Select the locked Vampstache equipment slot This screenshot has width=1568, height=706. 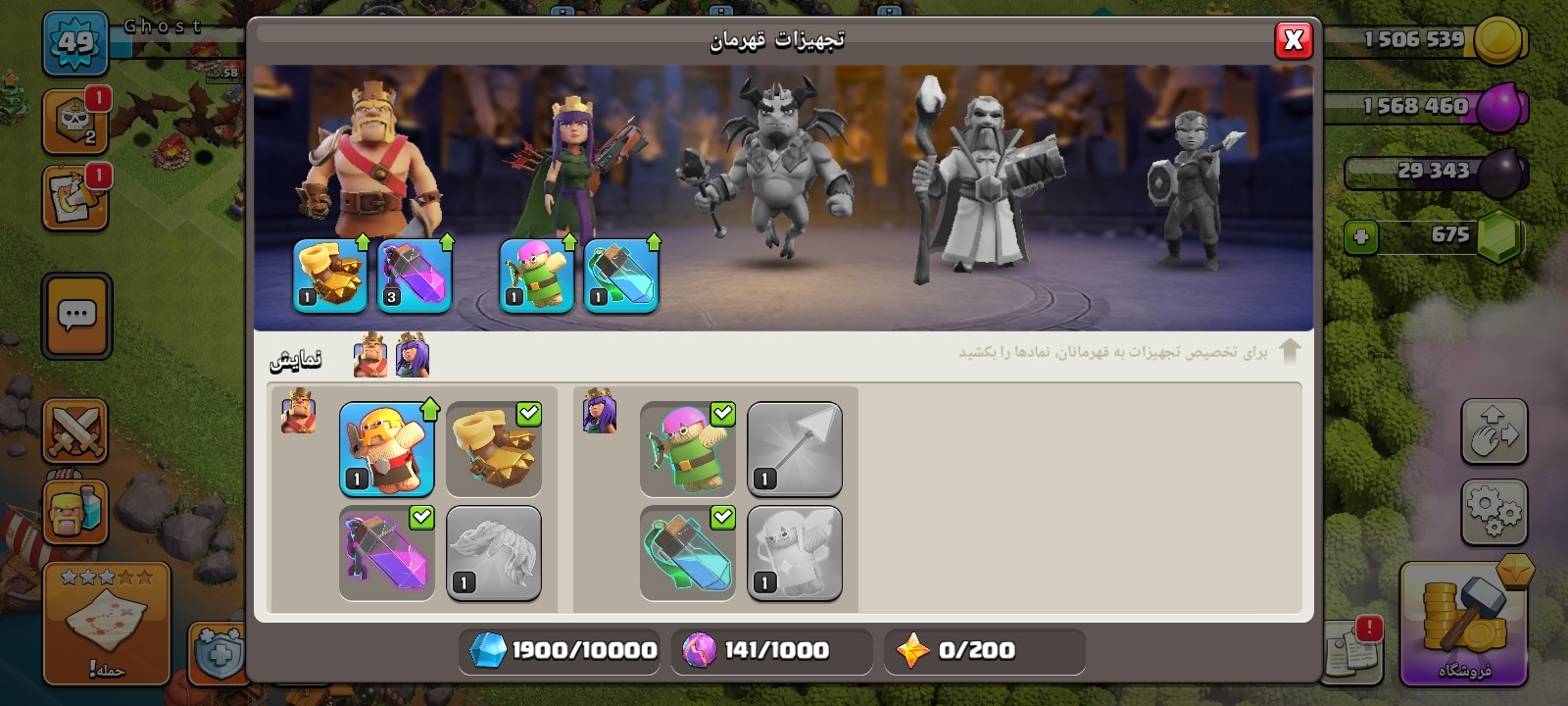tap(494, 553)
